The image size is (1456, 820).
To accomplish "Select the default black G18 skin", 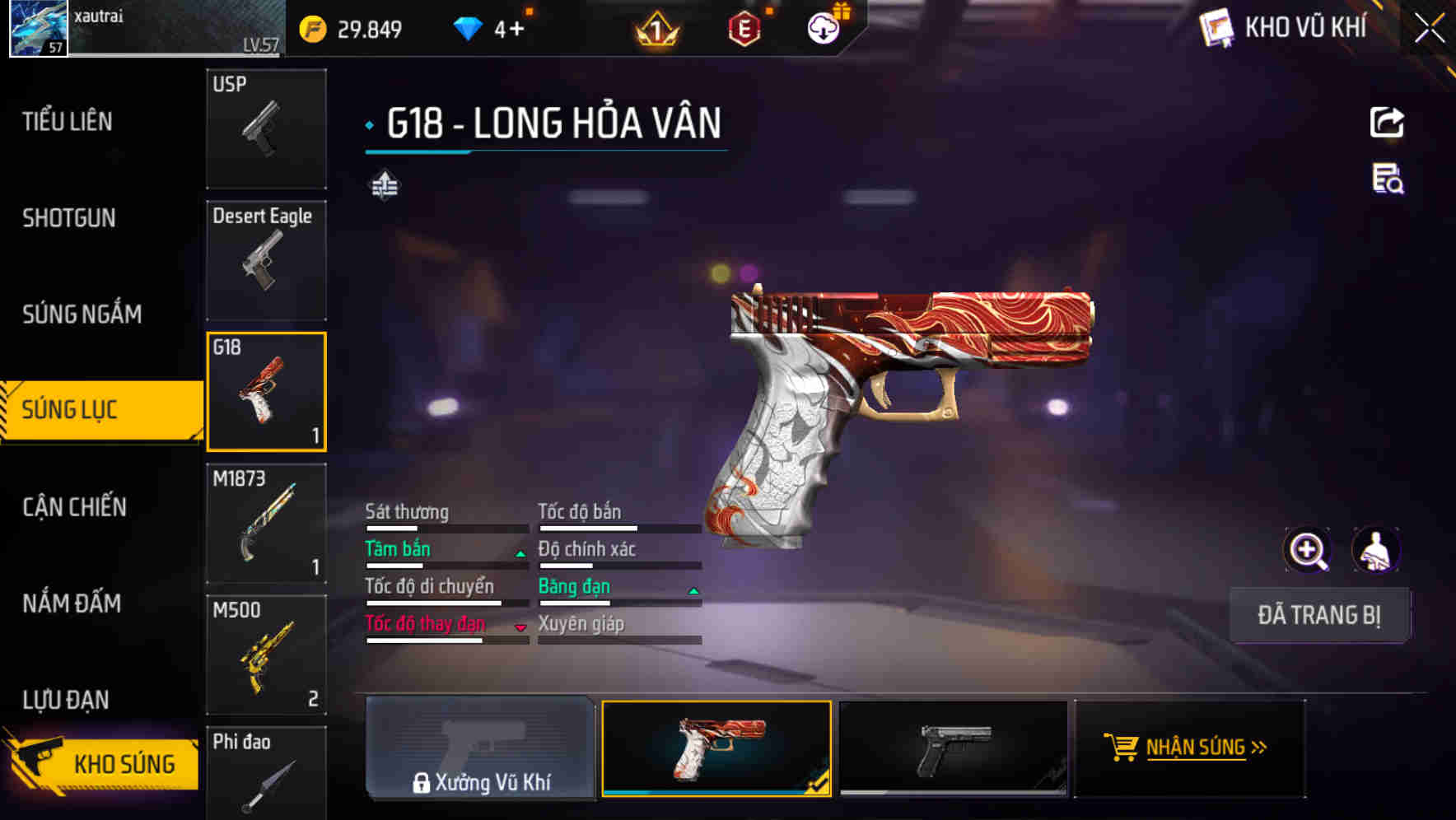I will [x=953, y=748].
